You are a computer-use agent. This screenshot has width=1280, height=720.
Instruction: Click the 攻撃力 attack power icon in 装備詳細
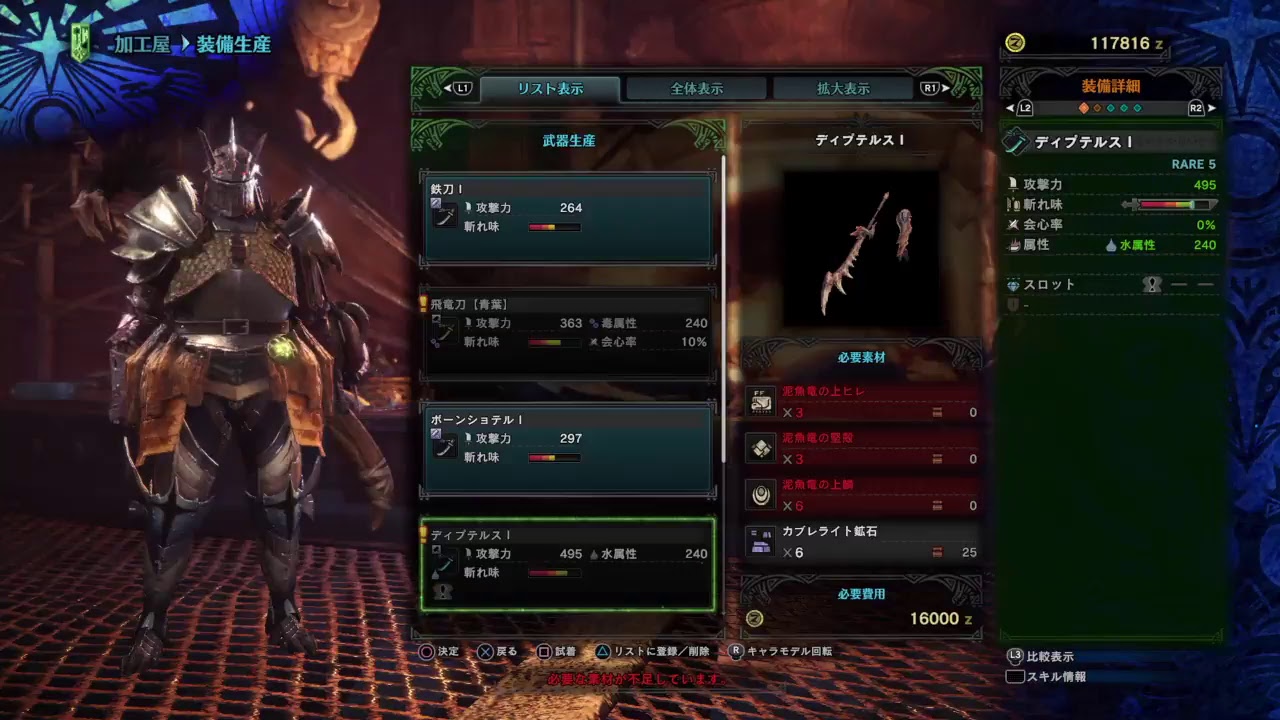click(1012, 185)
